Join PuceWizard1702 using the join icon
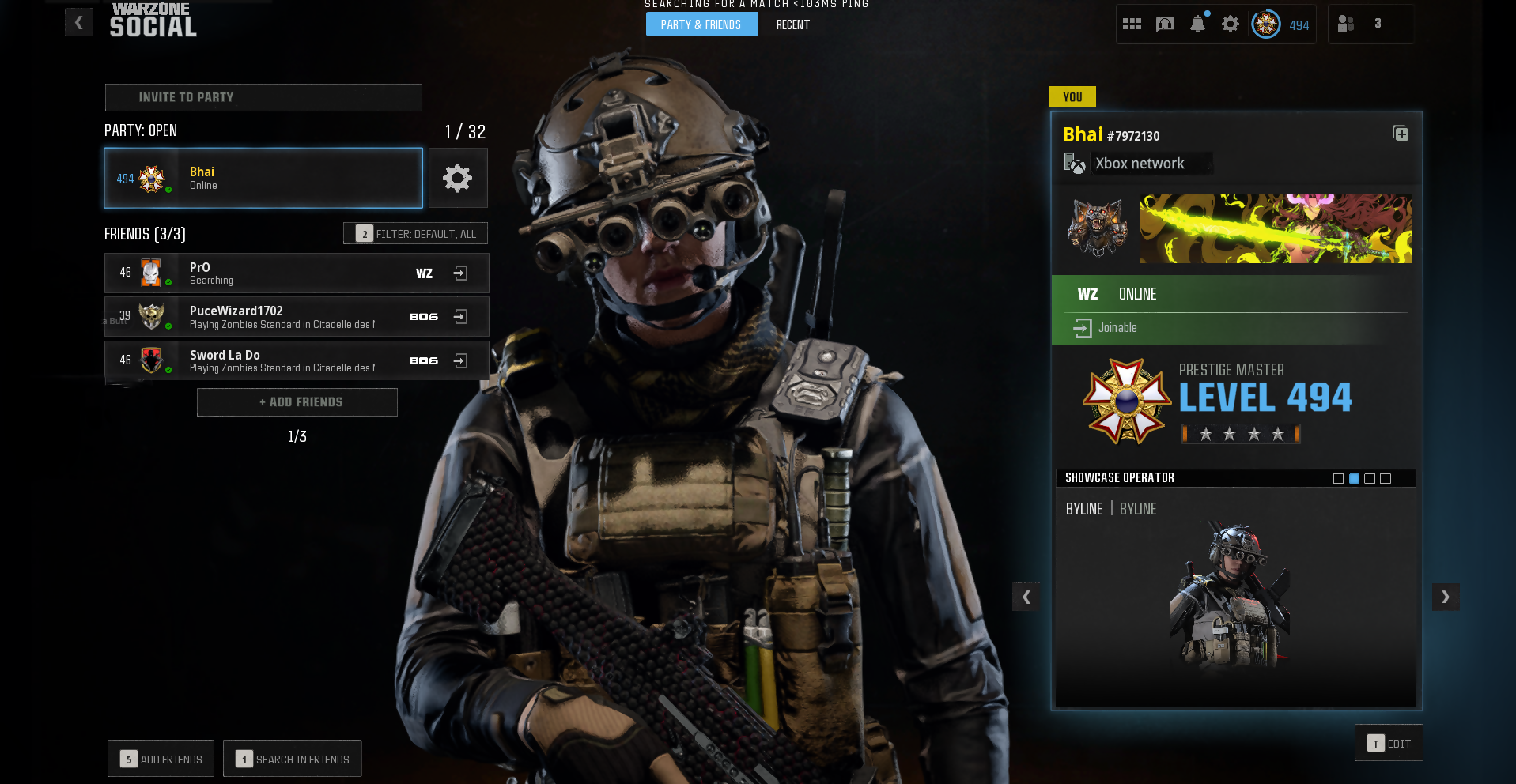This screenshot has width=1516, height=784. 460,317
